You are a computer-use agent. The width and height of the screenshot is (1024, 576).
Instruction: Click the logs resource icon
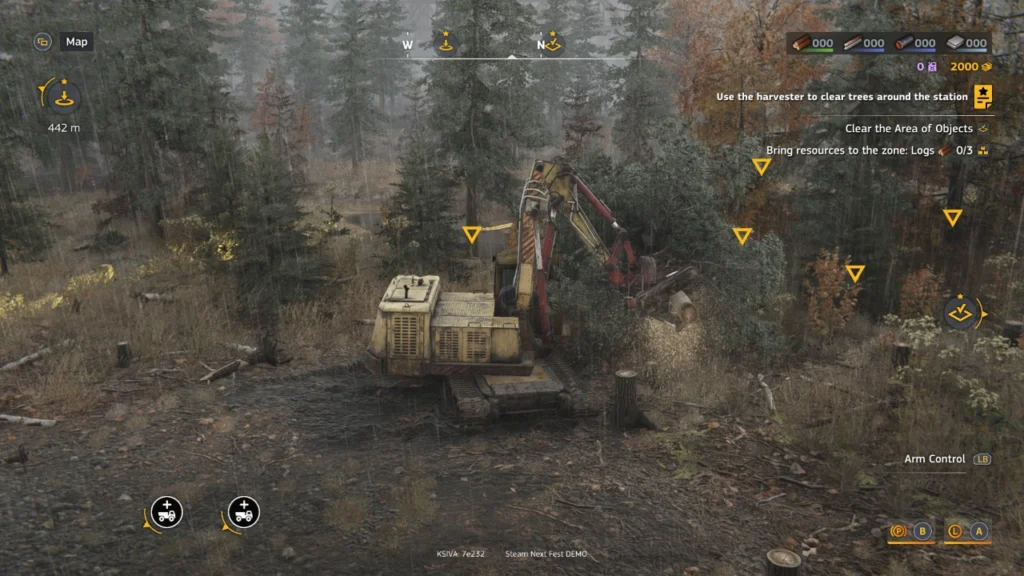coord(801,43)
